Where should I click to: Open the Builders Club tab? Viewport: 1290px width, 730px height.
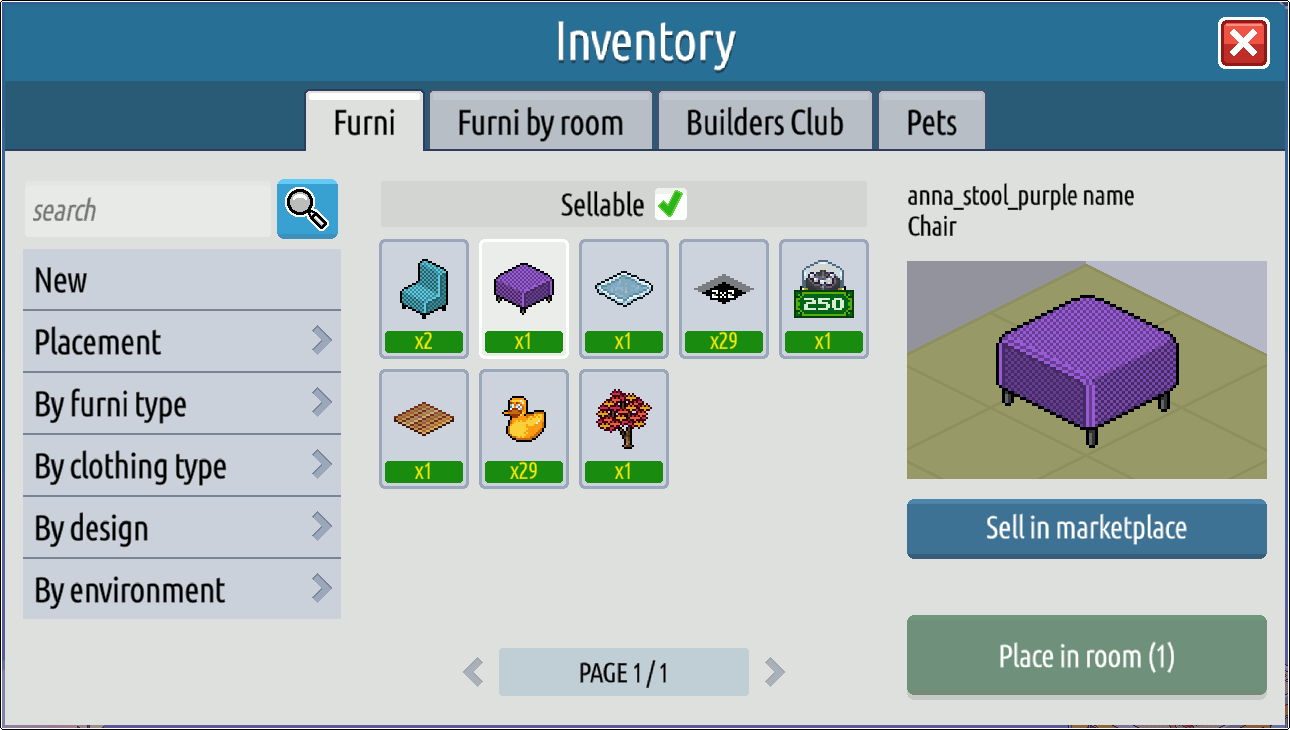tap(765, 123)
